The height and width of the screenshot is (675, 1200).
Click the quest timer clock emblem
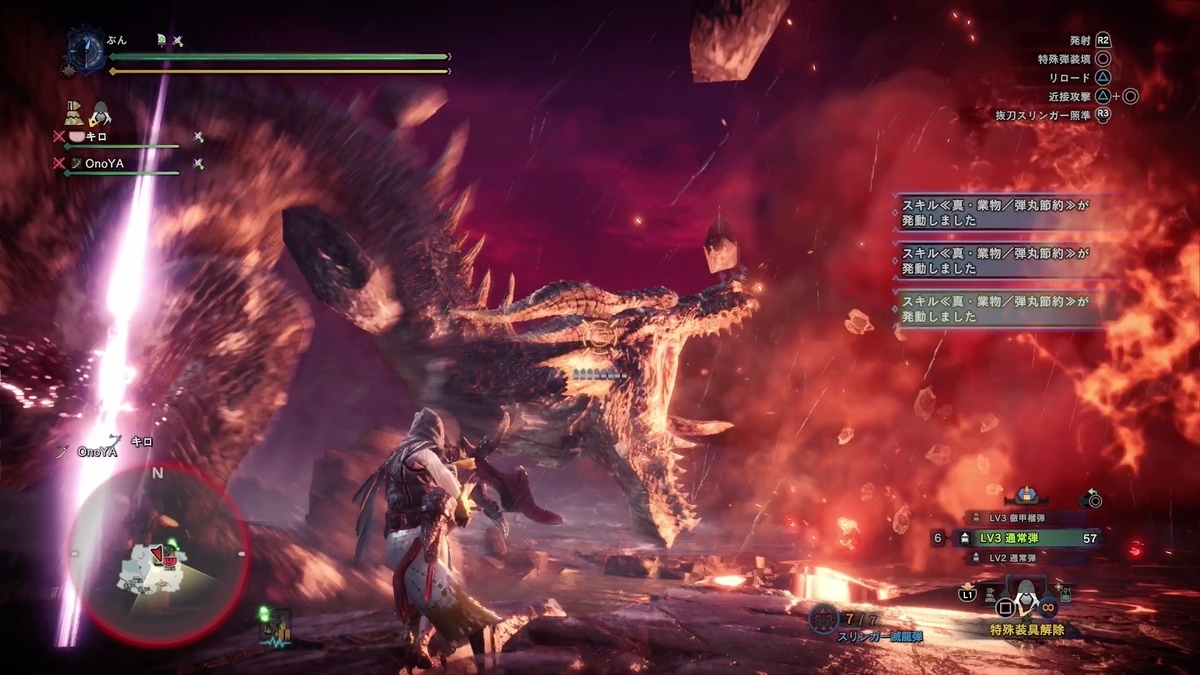click(x=86, y=50)
